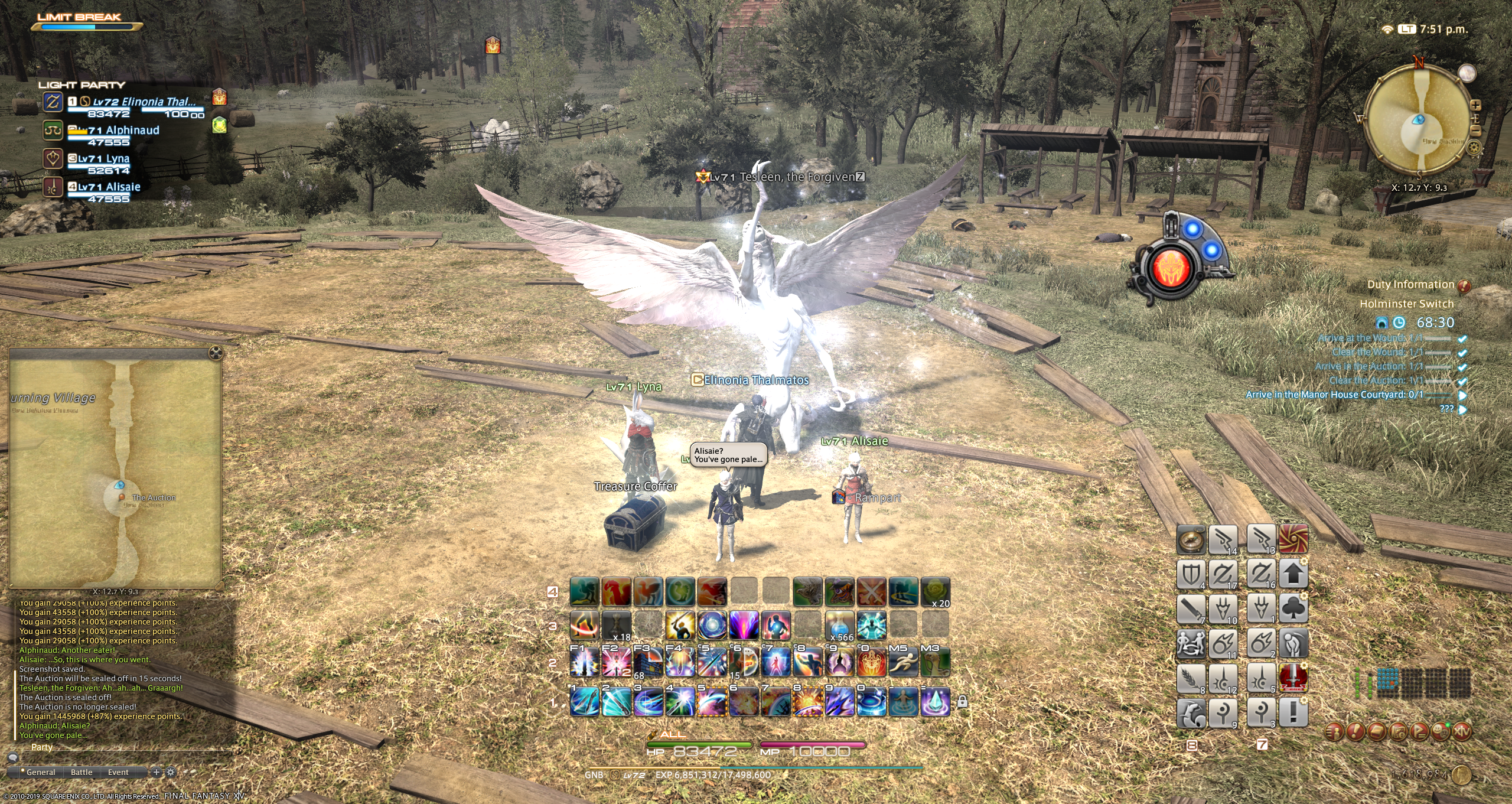Use the blue potion with 566 count
The height and width of the screenshot is (804, 1512).
839,626
